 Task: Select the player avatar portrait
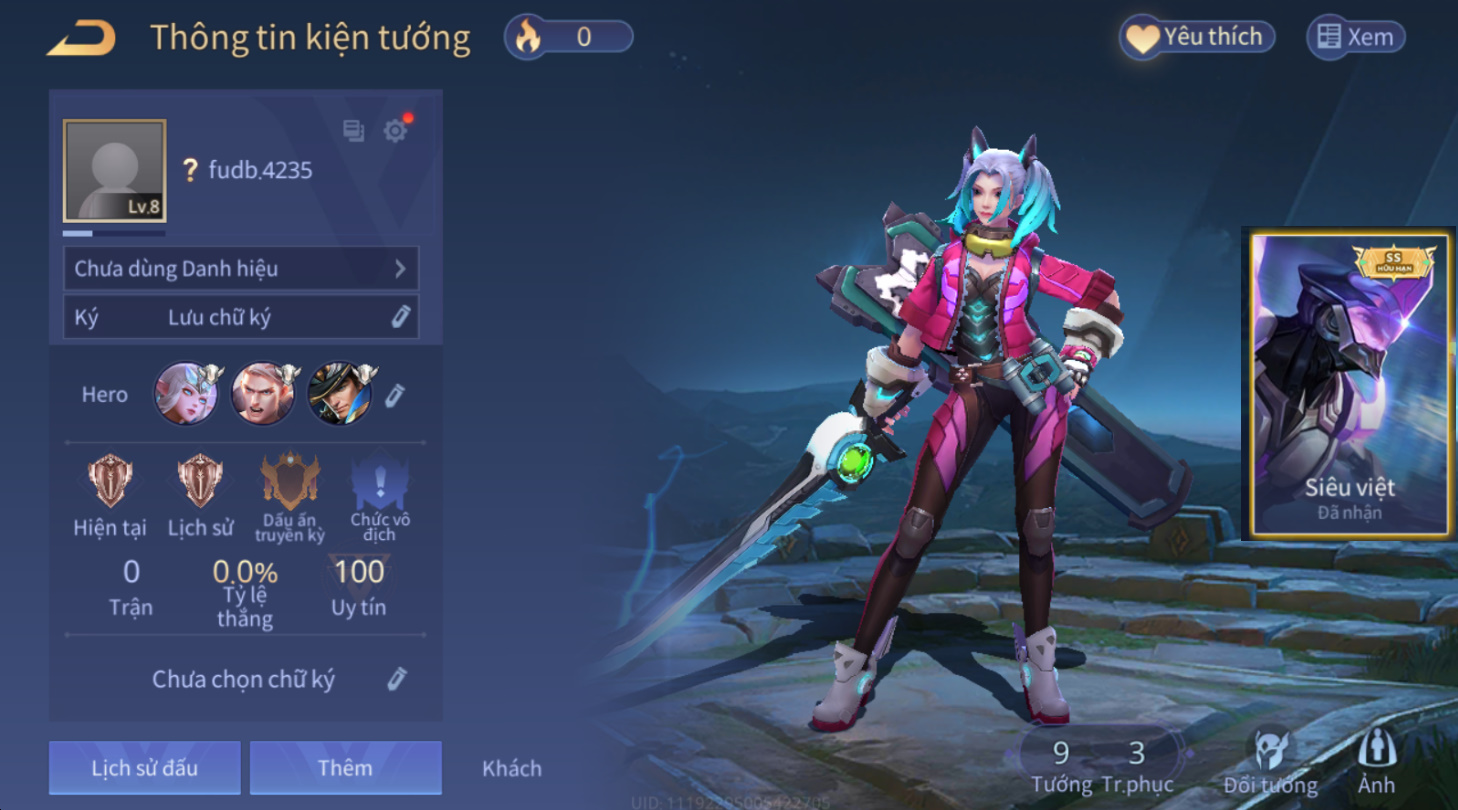pyautogui.click(x=114, y=171)
